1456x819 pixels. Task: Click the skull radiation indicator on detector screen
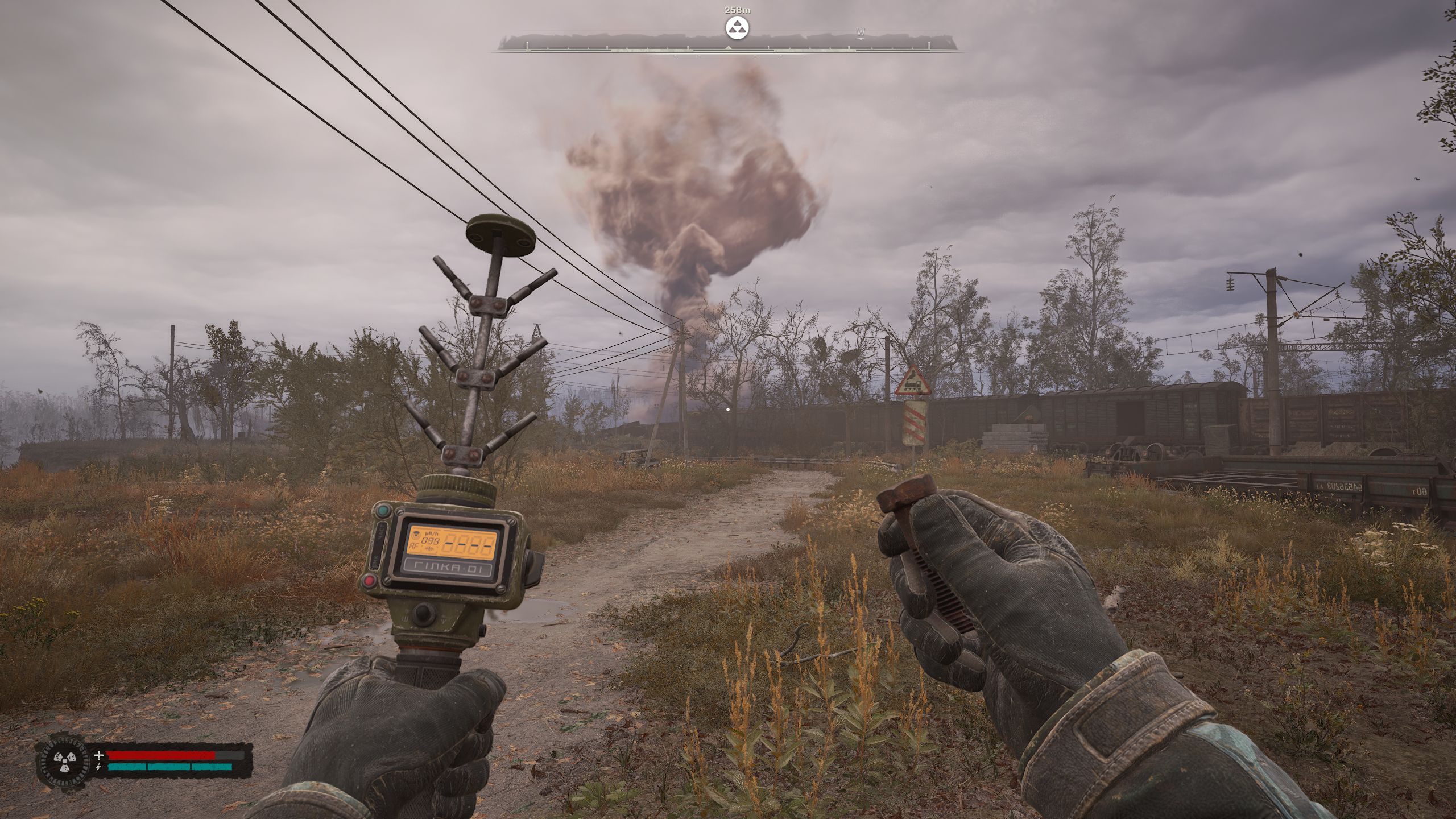[416, 535]
